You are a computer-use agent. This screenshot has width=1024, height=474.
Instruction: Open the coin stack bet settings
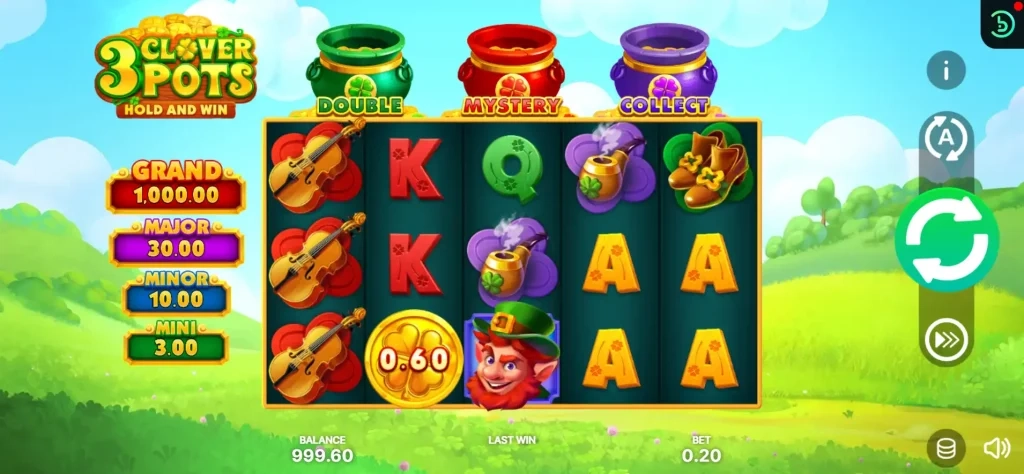point(945,447)
